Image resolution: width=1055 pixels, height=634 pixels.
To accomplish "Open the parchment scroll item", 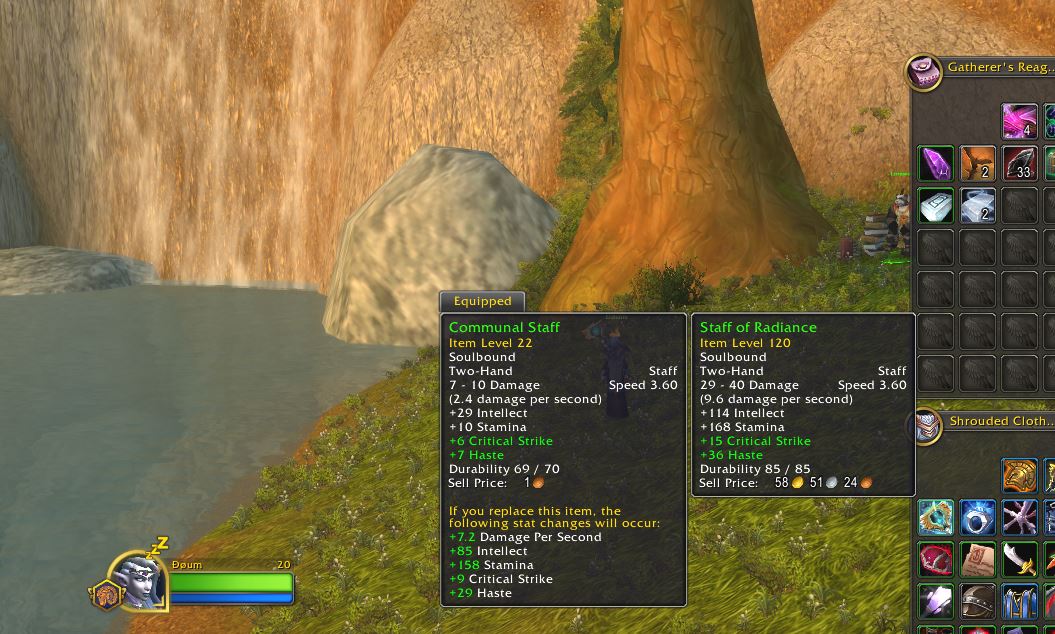I will point(978,559).
